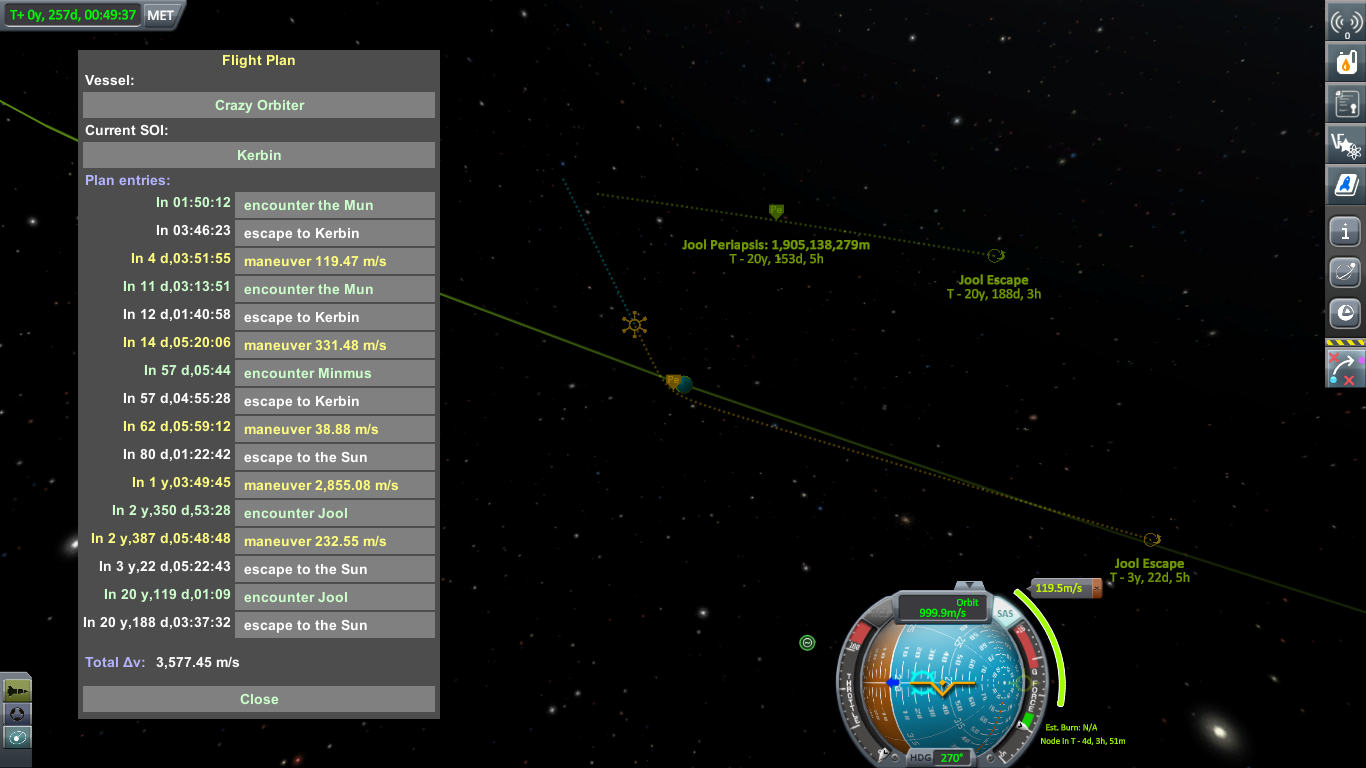This screenshot has height=768, width=1366.
Task: Select the 'maneuver 331.48 m/s' entry
Action: click(334, 345)
